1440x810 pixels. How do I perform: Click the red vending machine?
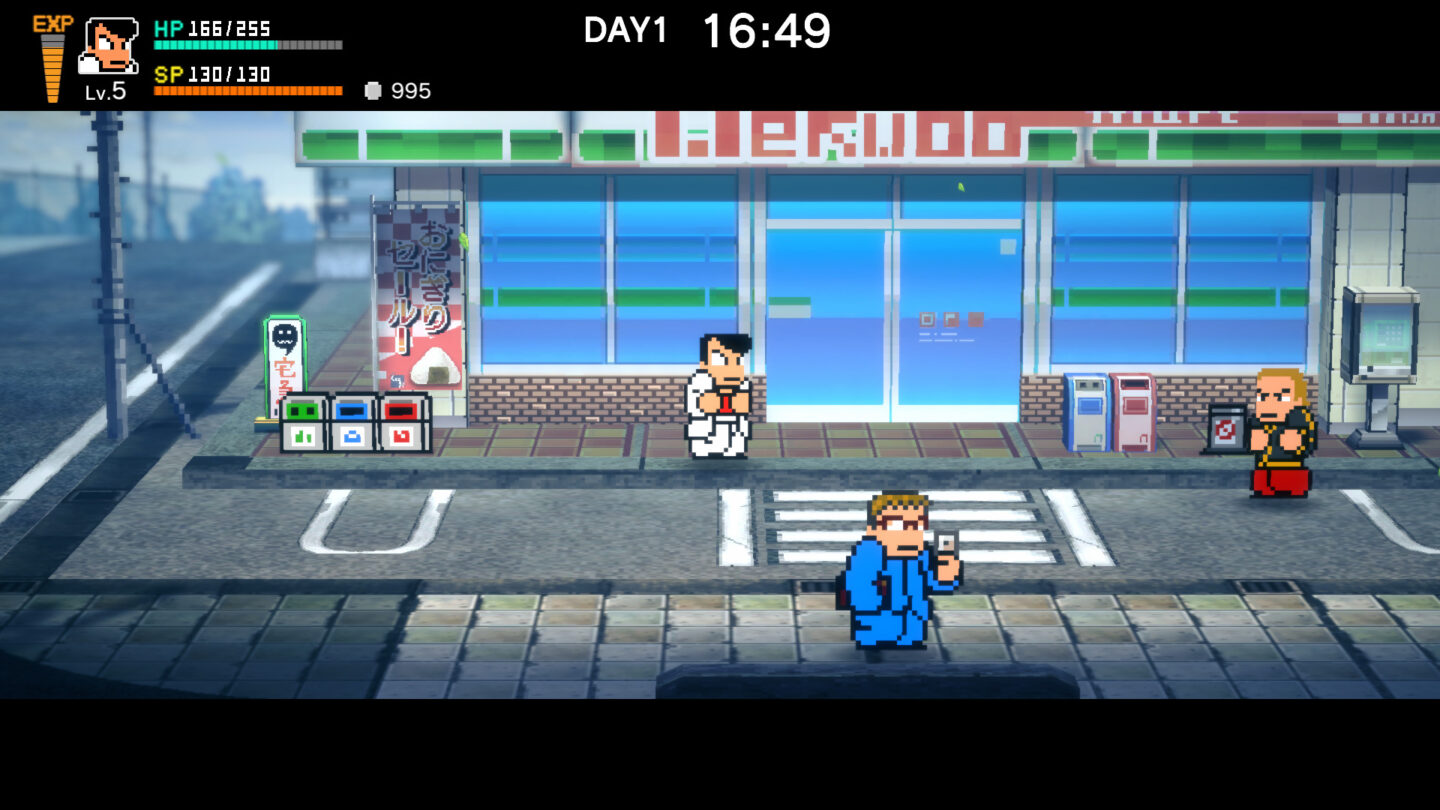[1135, 410]
